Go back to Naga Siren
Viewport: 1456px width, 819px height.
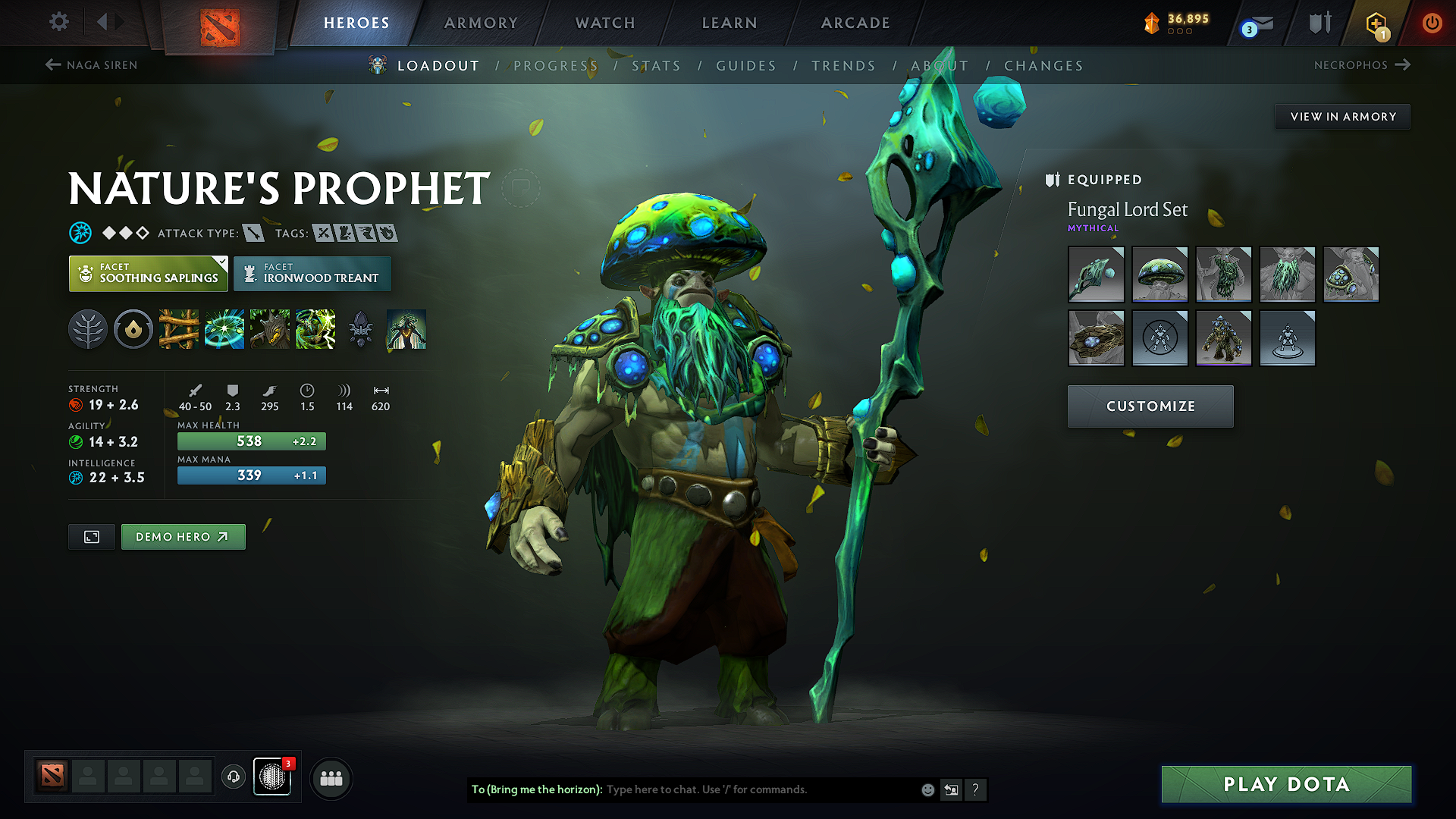[89, 65]
